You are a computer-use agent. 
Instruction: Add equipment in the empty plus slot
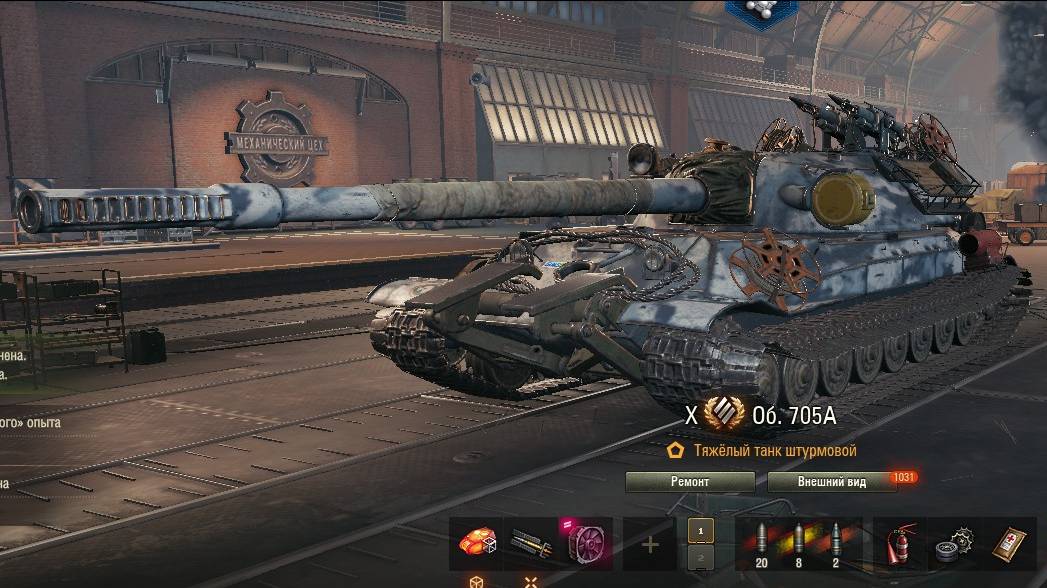(650, 545)
